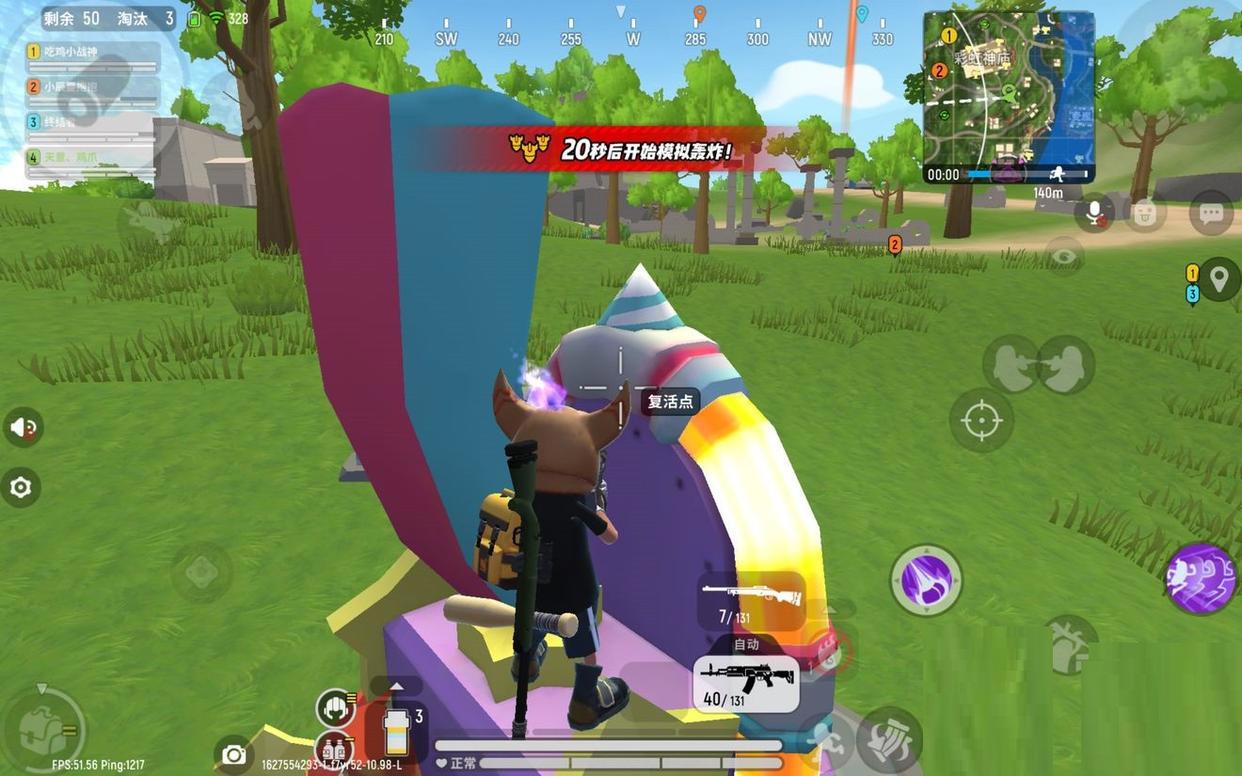The height and width of the screenshot is (776, 1242).
Task: Select the helmet equipment icon
Action: click(x=335, y=707)
